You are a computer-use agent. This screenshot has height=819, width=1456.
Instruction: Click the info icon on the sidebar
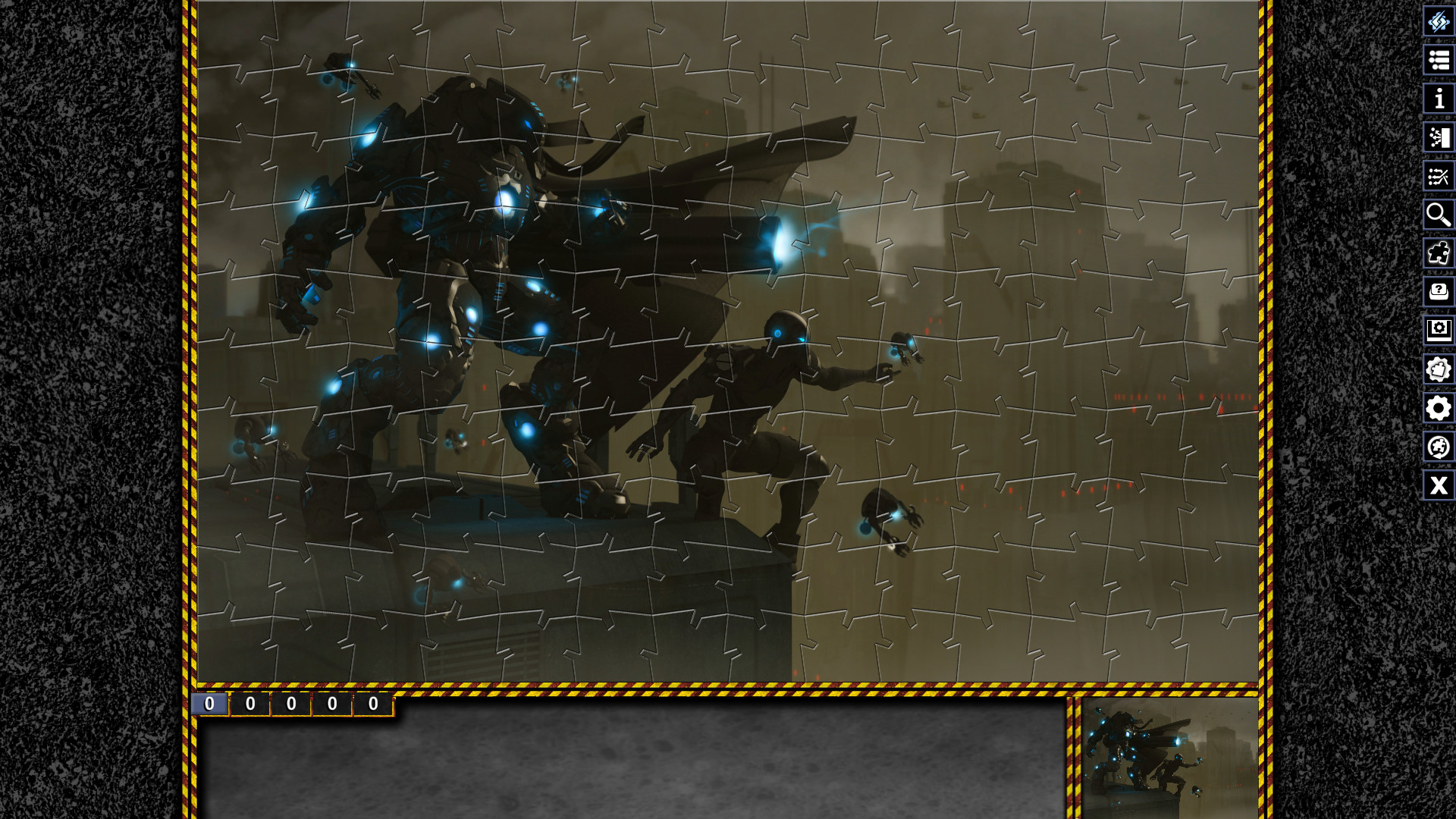click(1438, 99)
